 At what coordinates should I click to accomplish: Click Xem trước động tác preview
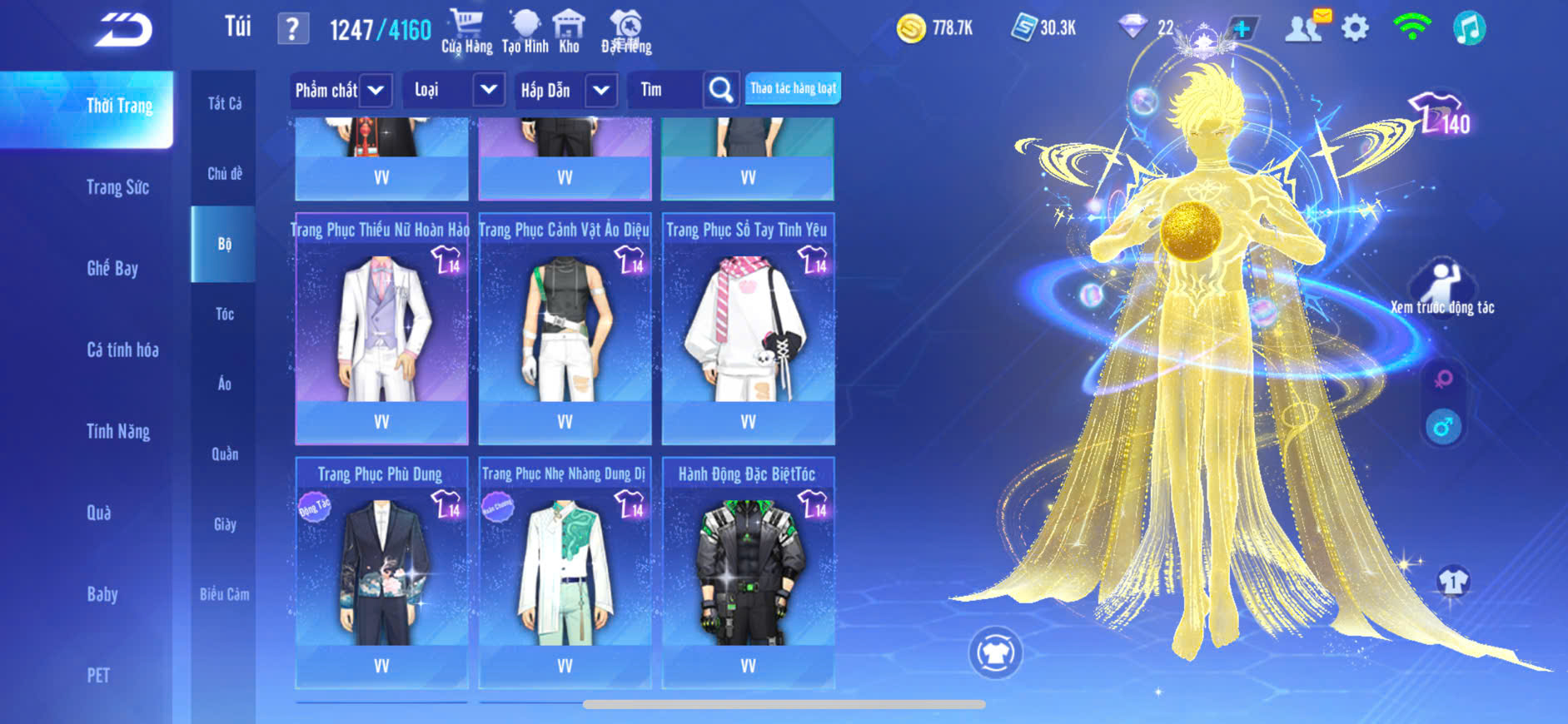[x=1442, y=289]
